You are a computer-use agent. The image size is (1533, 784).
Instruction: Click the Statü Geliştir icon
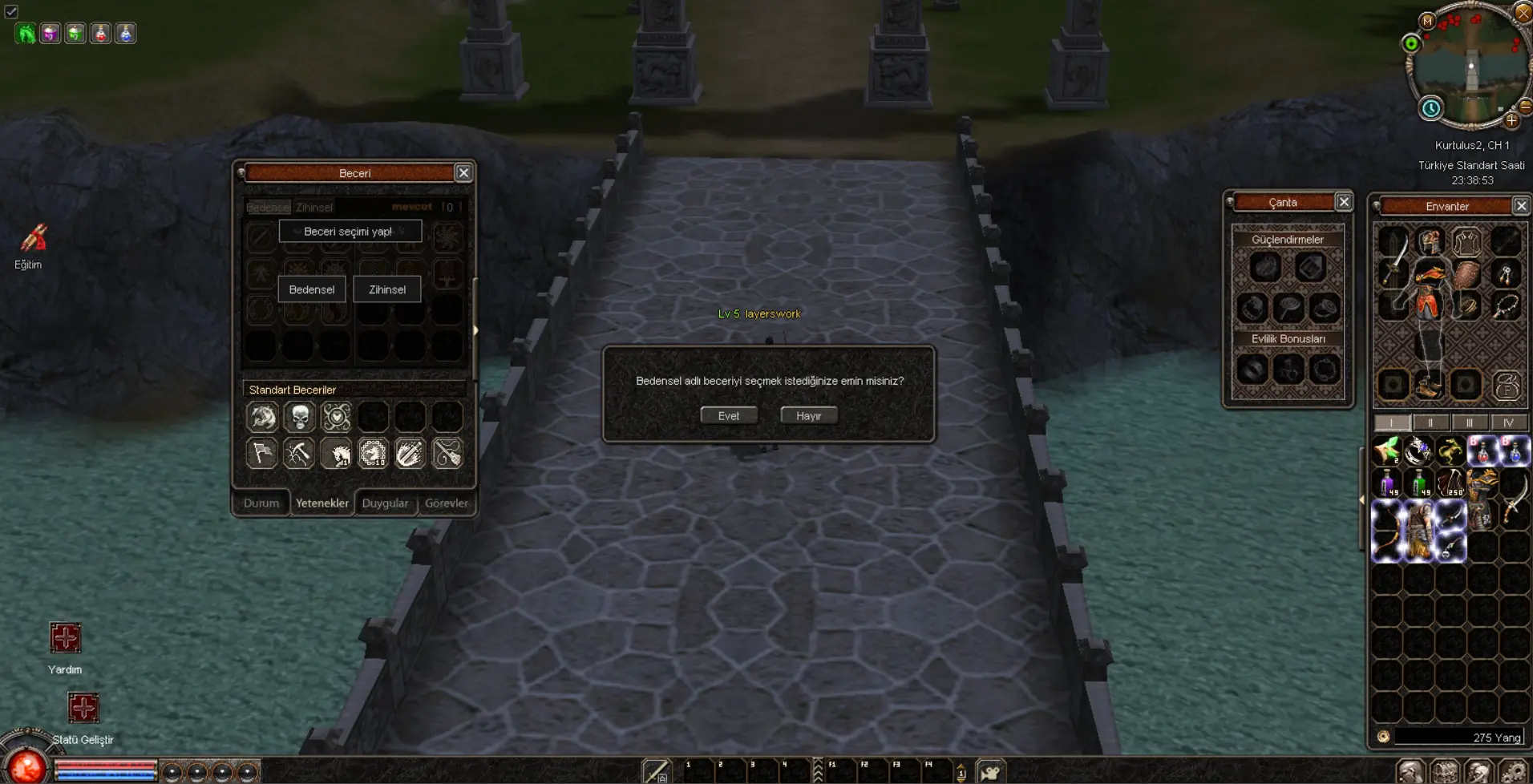(83, 708)
